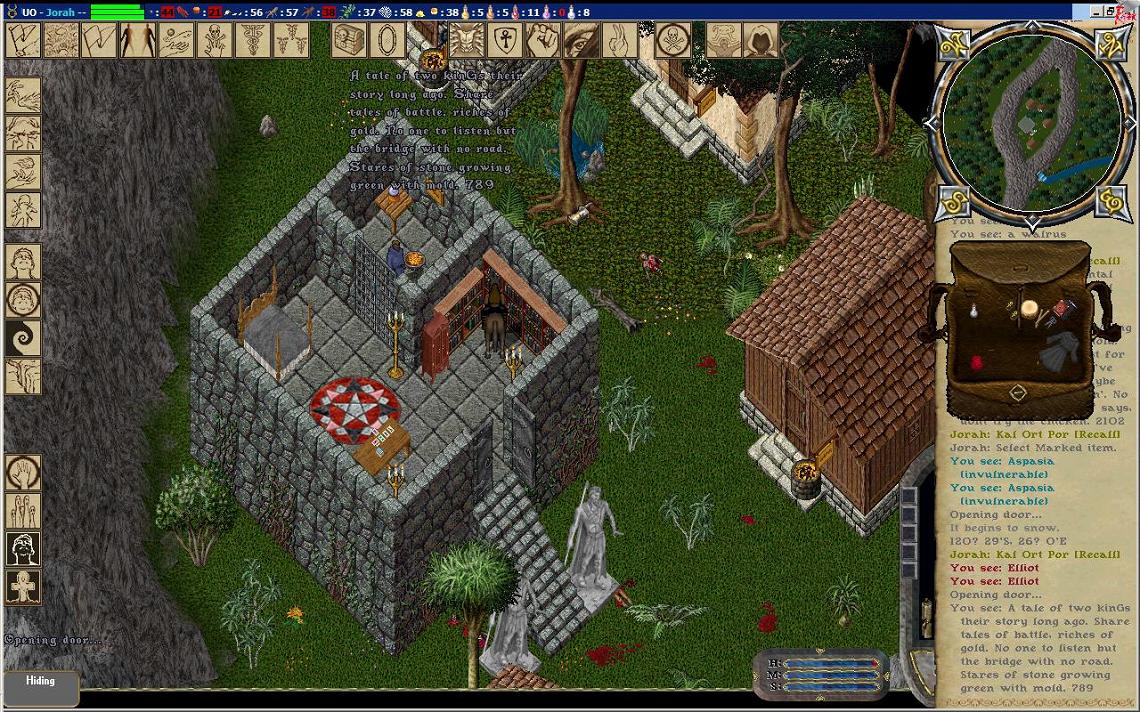Viewport: 1140px width, 712px height.
Task: Activate the treasure chest icon
Action: [x=349, y=40]
